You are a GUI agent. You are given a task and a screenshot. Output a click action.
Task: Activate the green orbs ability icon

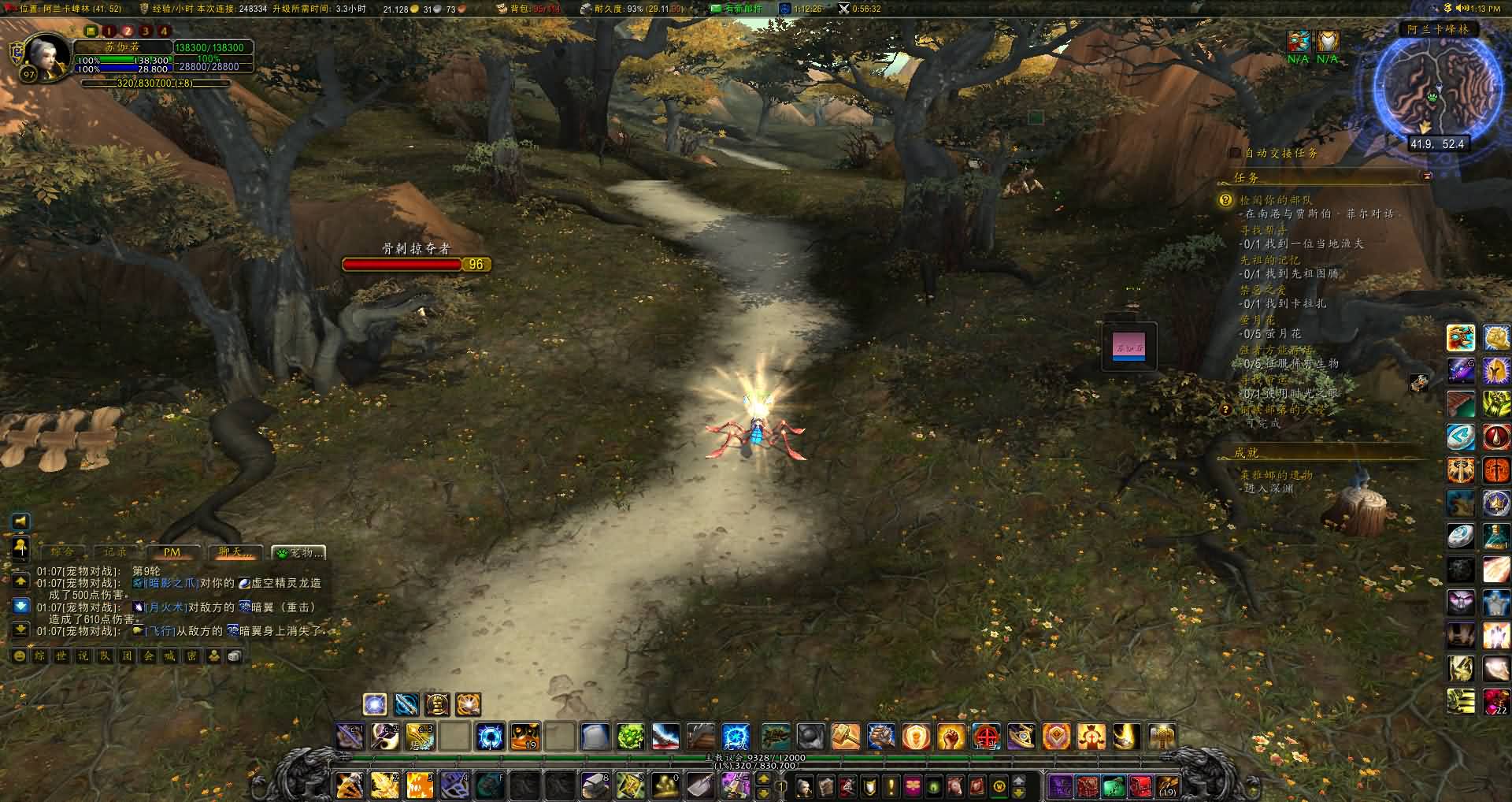(x=630, y=737)
